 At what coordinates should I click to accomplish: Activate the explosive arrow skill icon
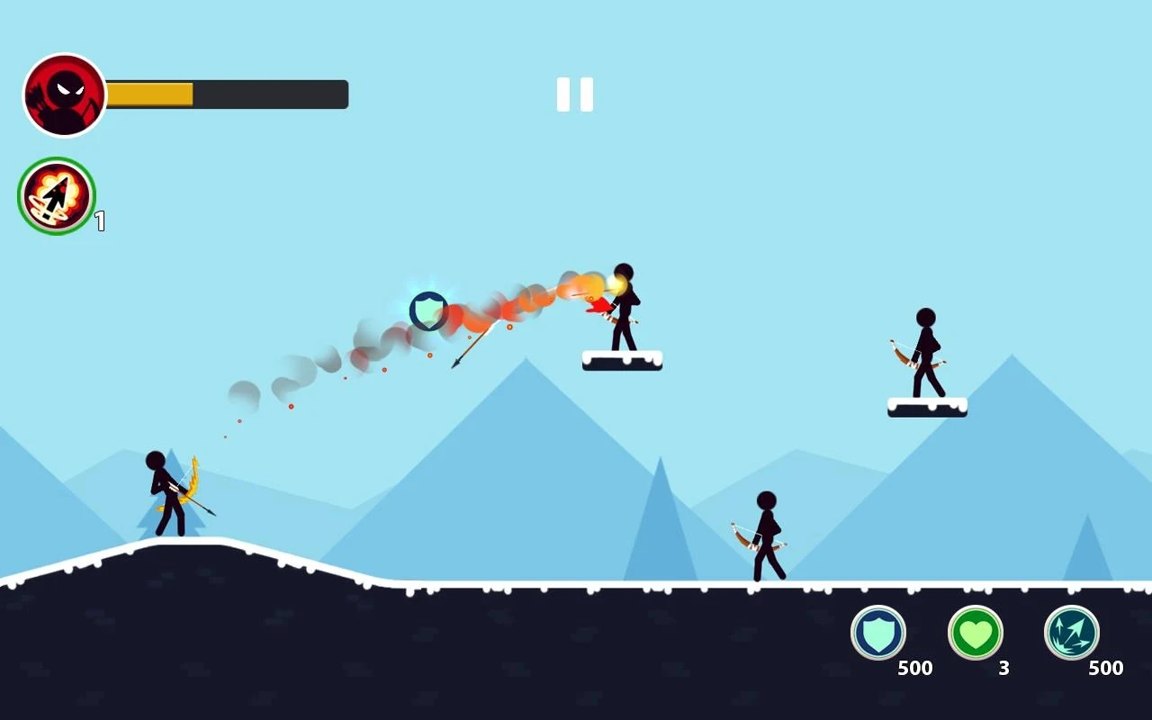pyautogui.click(x=57, y=196)
